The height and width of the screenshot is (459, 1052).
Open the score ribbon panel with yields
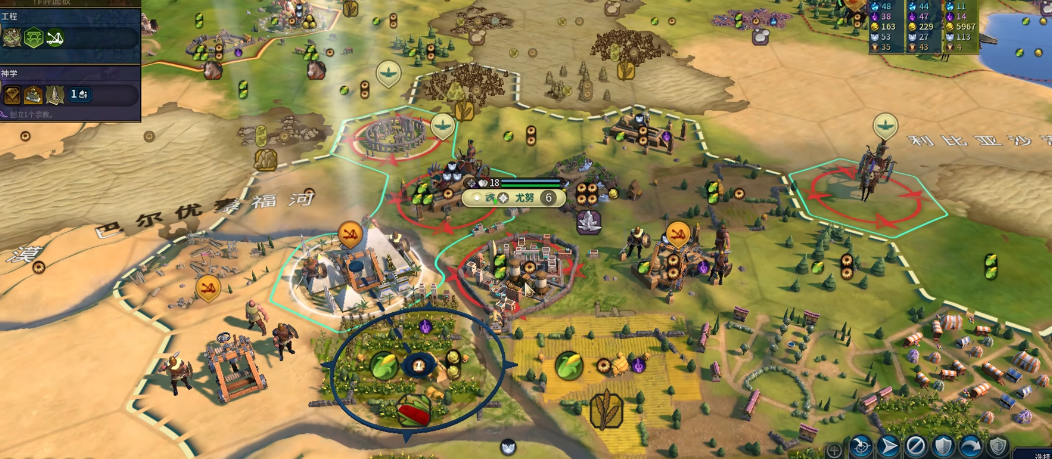tap(918, 26)
